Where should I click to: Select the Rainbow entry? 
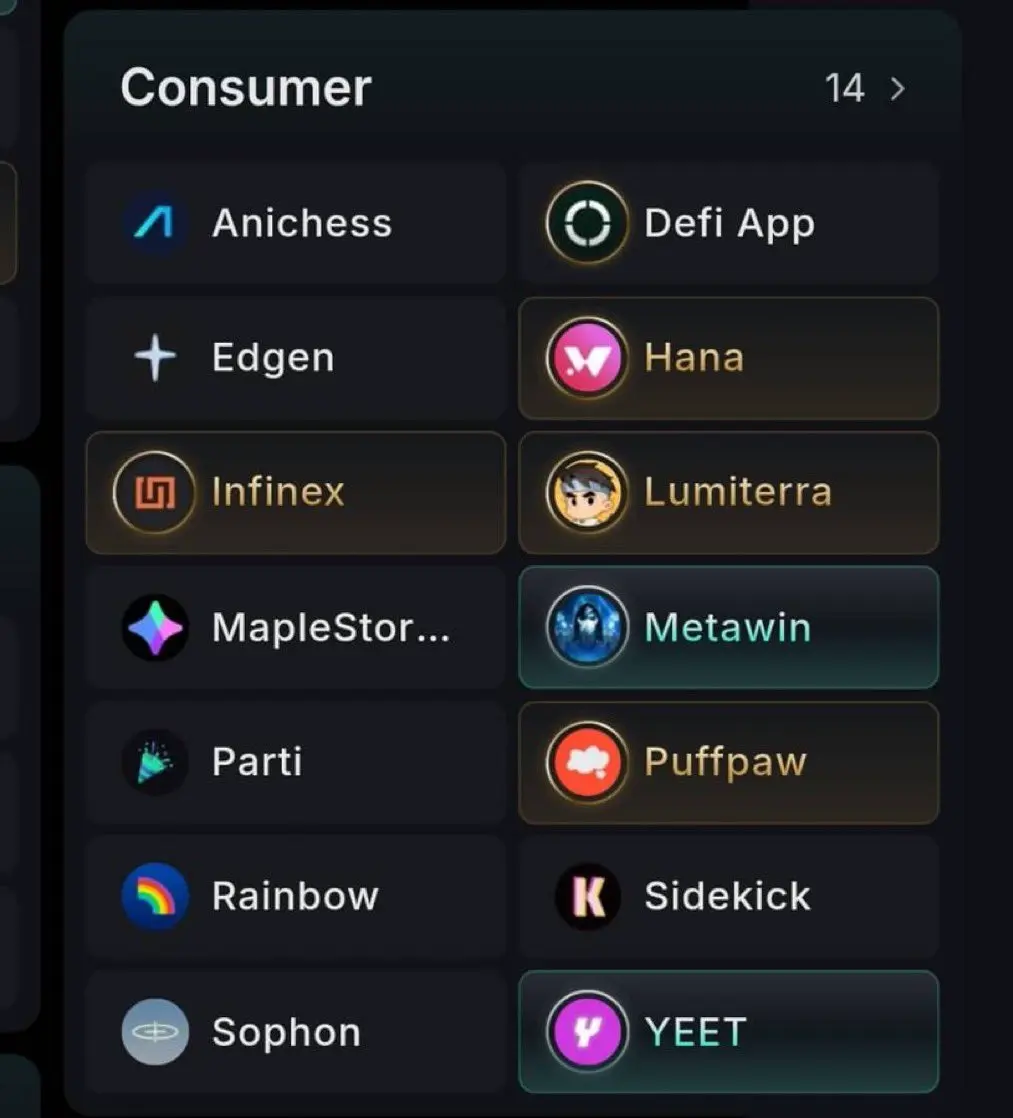pos(296,896)
